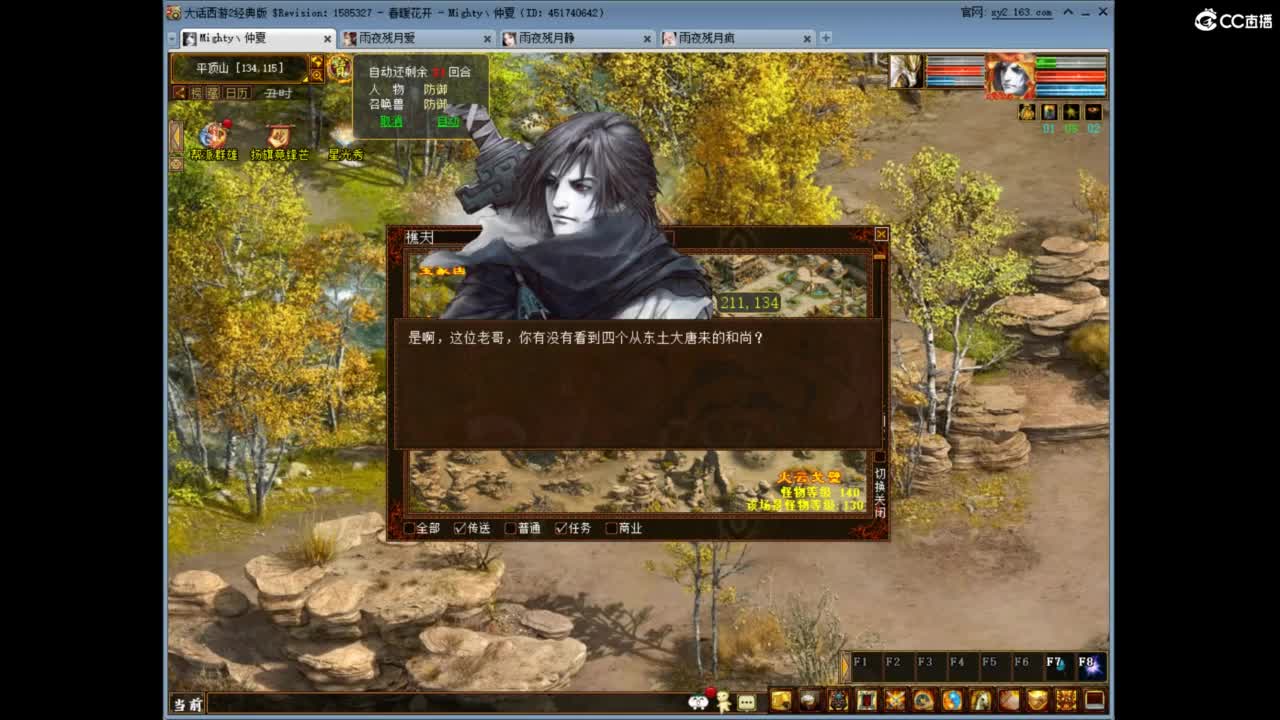1280x720 pixels.
Task: Uncheck the 传送 filter checkbox
Action: [459, 527]
